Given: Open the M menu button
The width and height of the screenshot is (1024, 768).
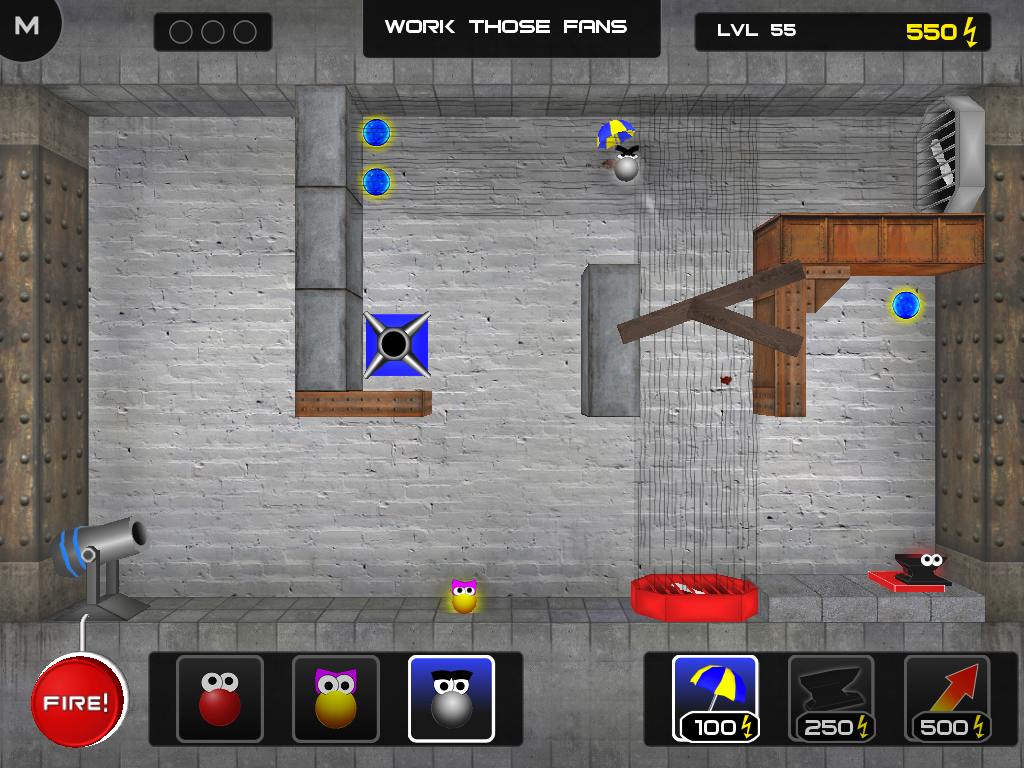Looking at the screenshot, I should [27, 26].
